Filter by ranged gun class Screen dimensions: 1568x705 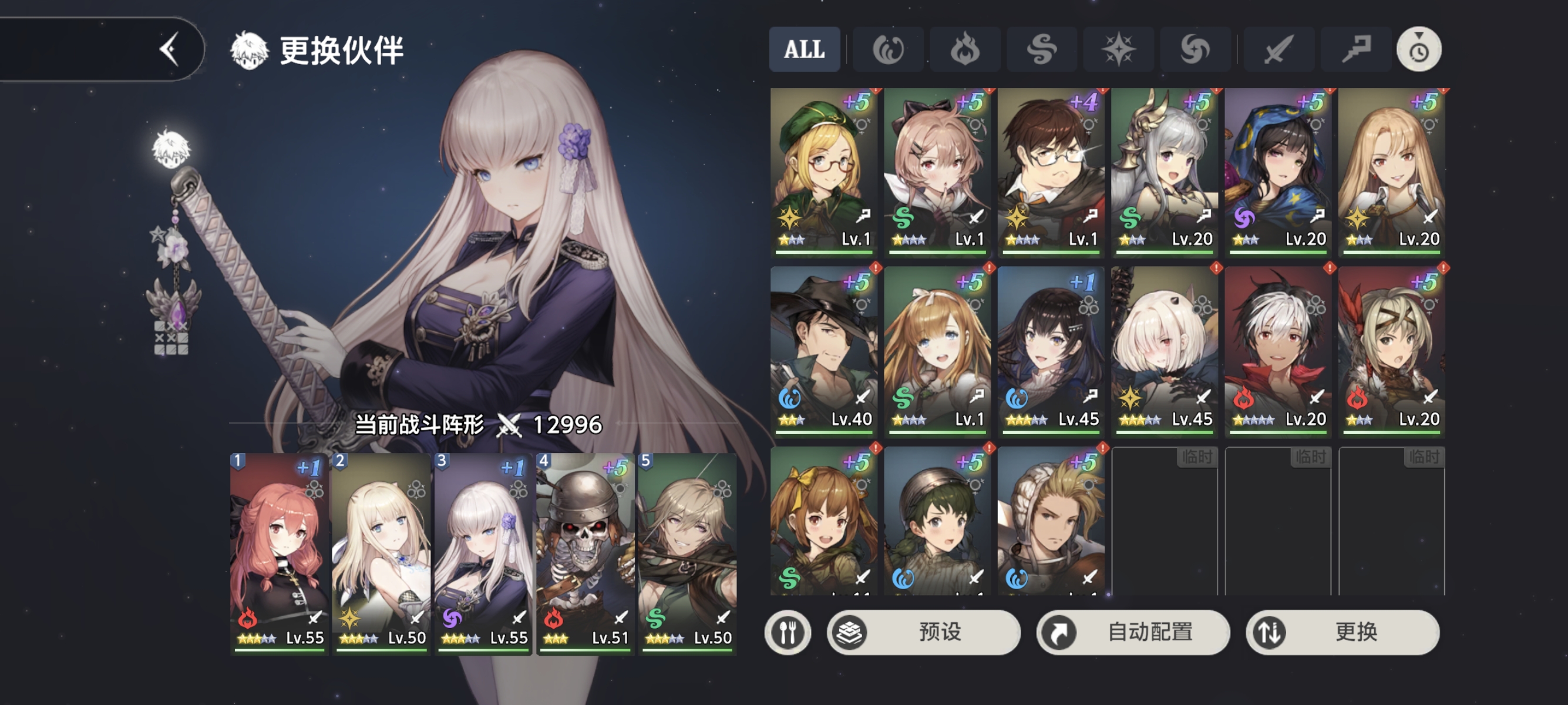(x=1355, y=49)
